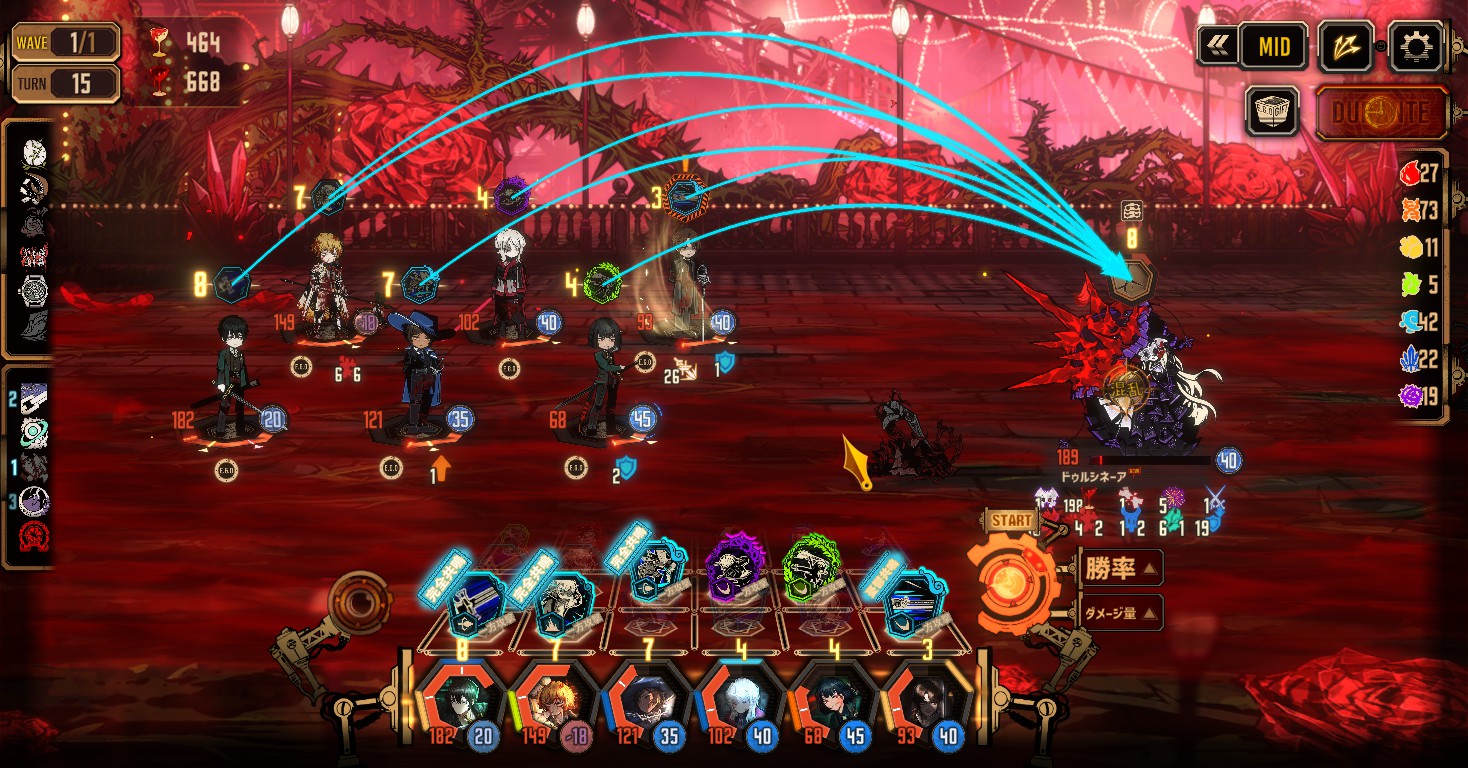Click the double-chevron collapse button
Screen dimensions: 1468x768
pyautogui.click(x=1217, y=46)
